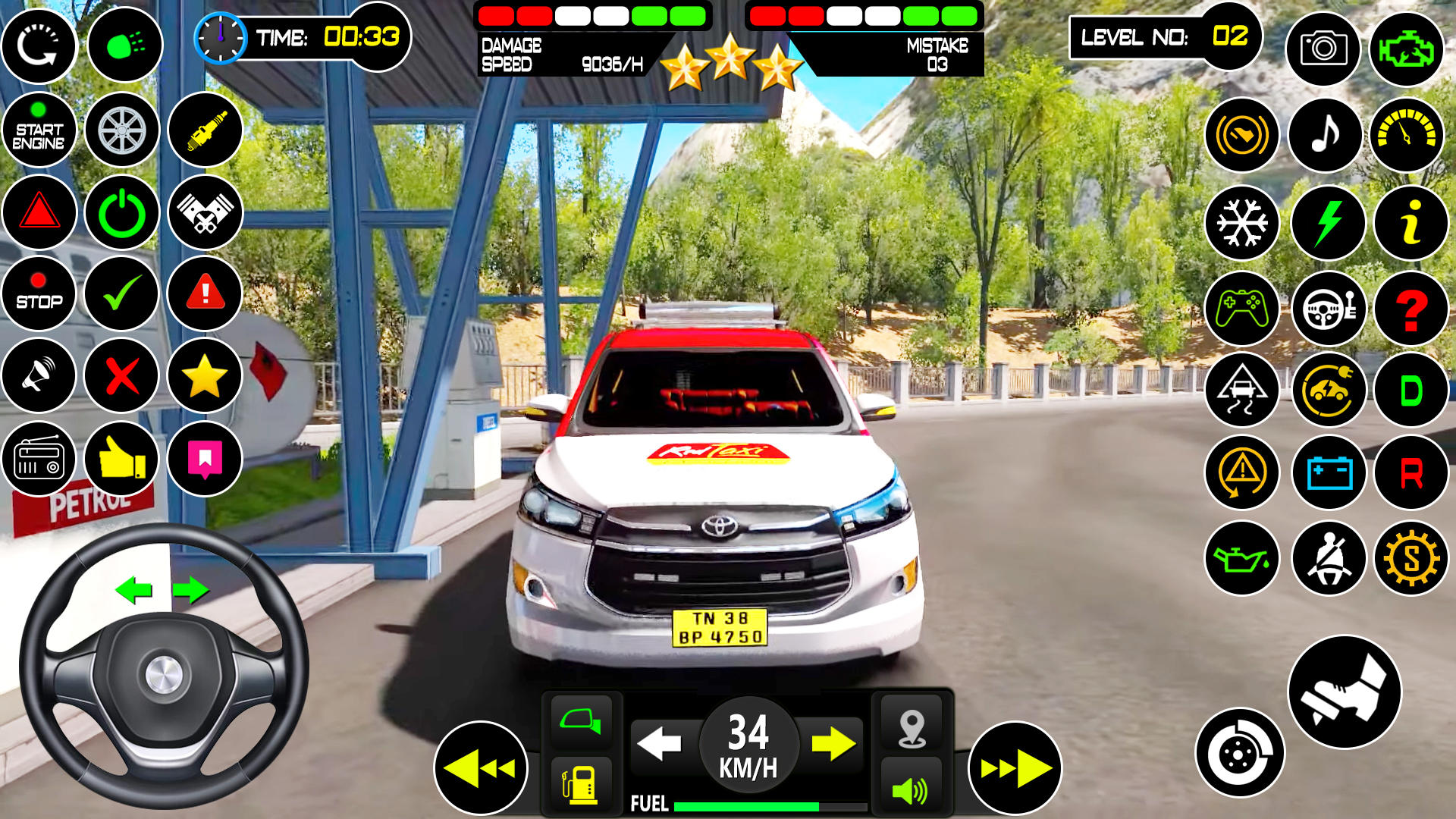Step on the accelerator pedal button
This screenshot has height=819, width=1456.
[x=1345, y=692]
